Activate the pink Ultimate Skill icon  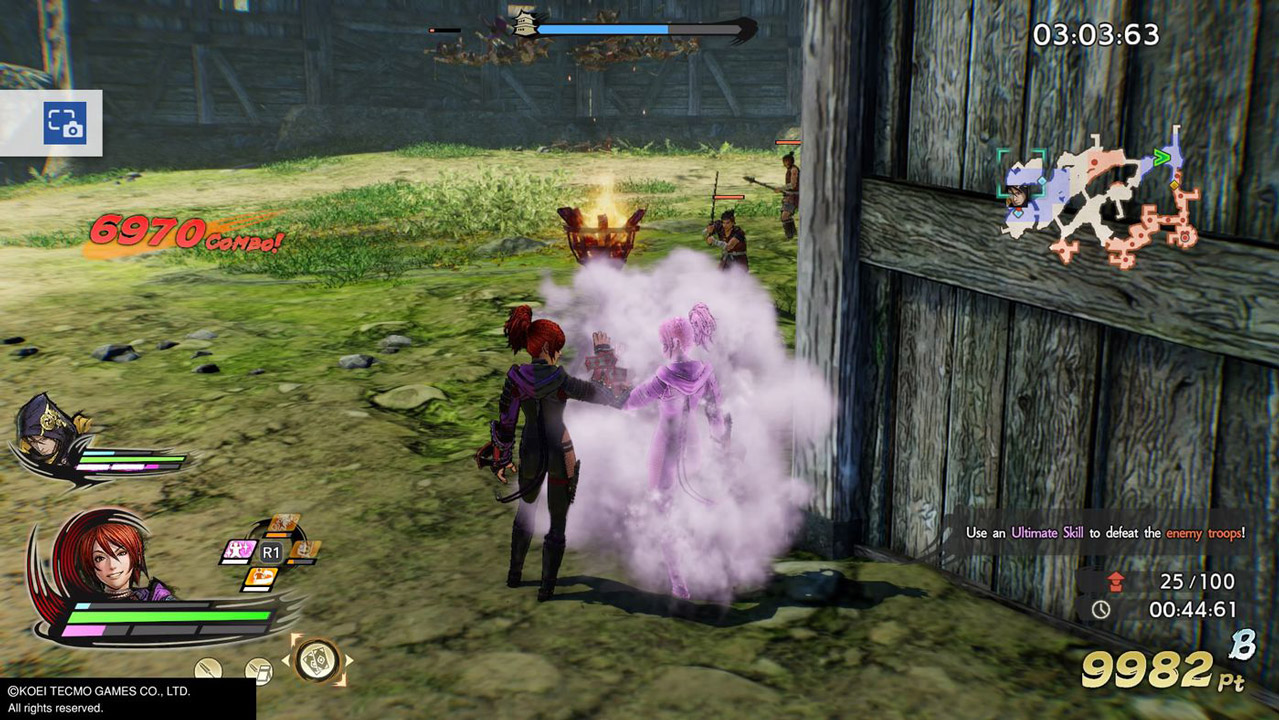[x=240, y=551]
